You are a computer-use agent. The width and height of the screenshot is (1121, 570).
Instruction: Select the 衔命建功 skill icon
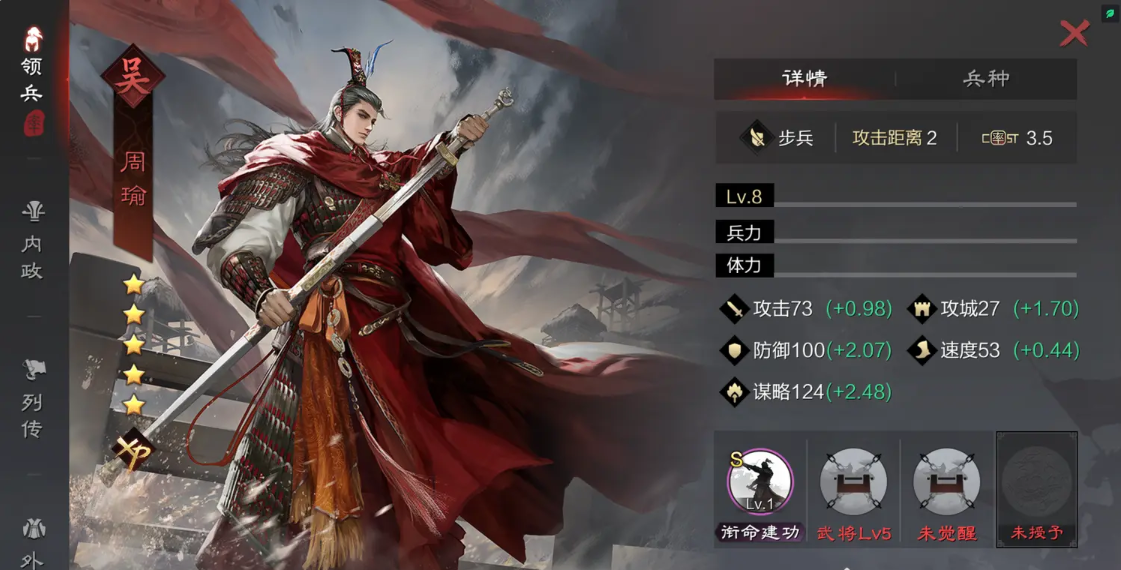[760, 482]
